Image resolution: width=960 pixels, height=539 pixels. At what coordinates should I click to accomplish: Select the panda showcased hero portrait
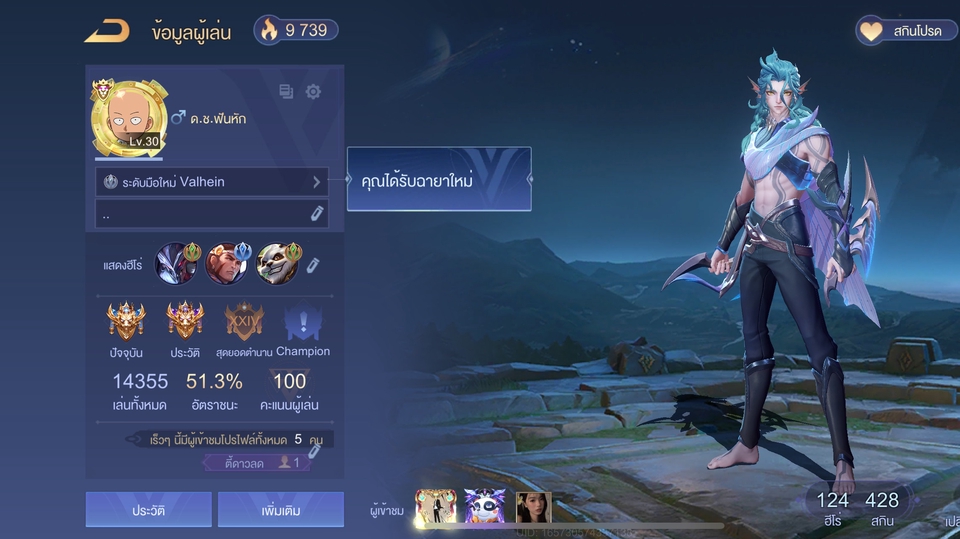click(x=277, y=264)
